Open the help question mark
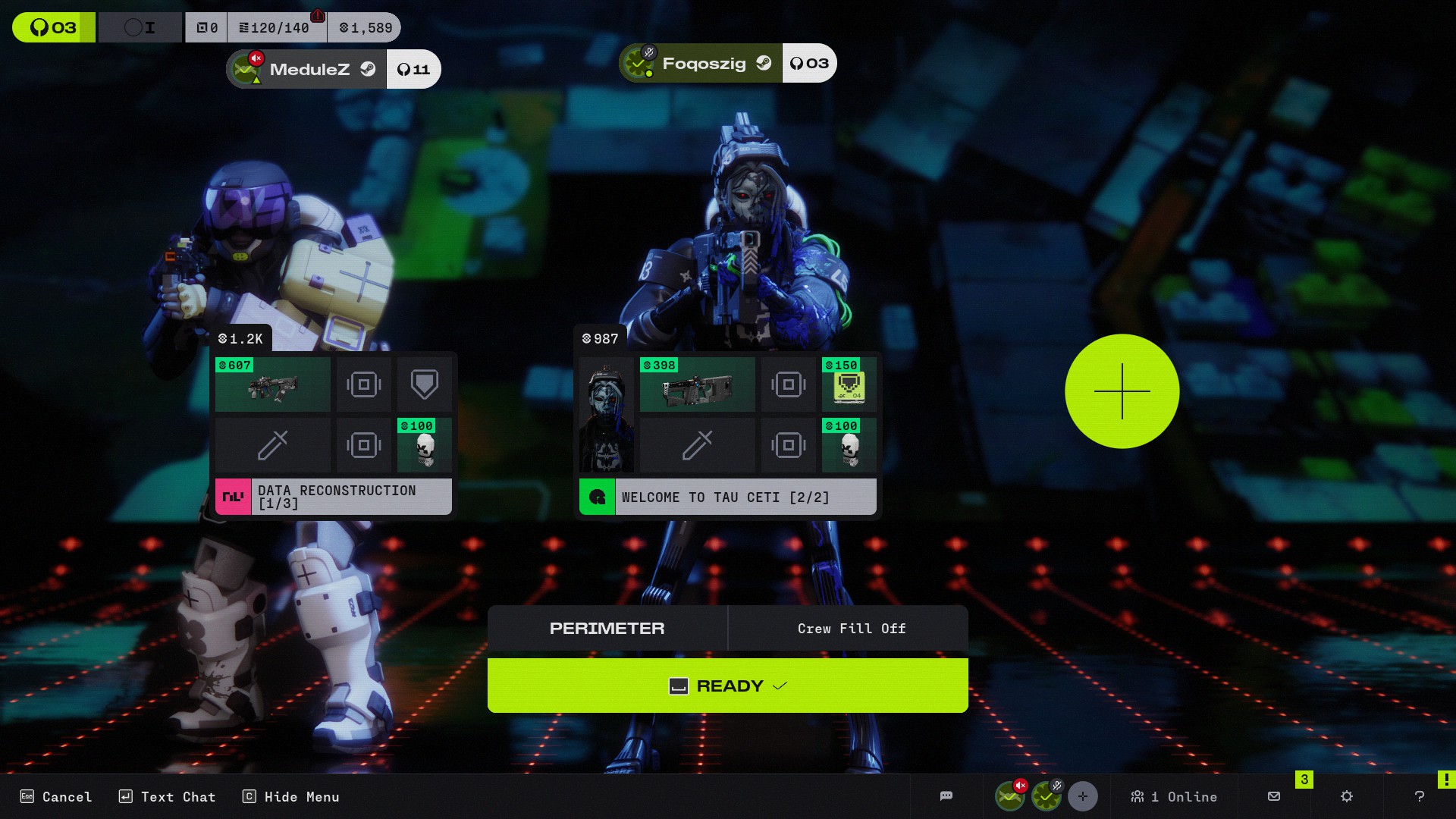1456x819 pixels. [1420, 796]
